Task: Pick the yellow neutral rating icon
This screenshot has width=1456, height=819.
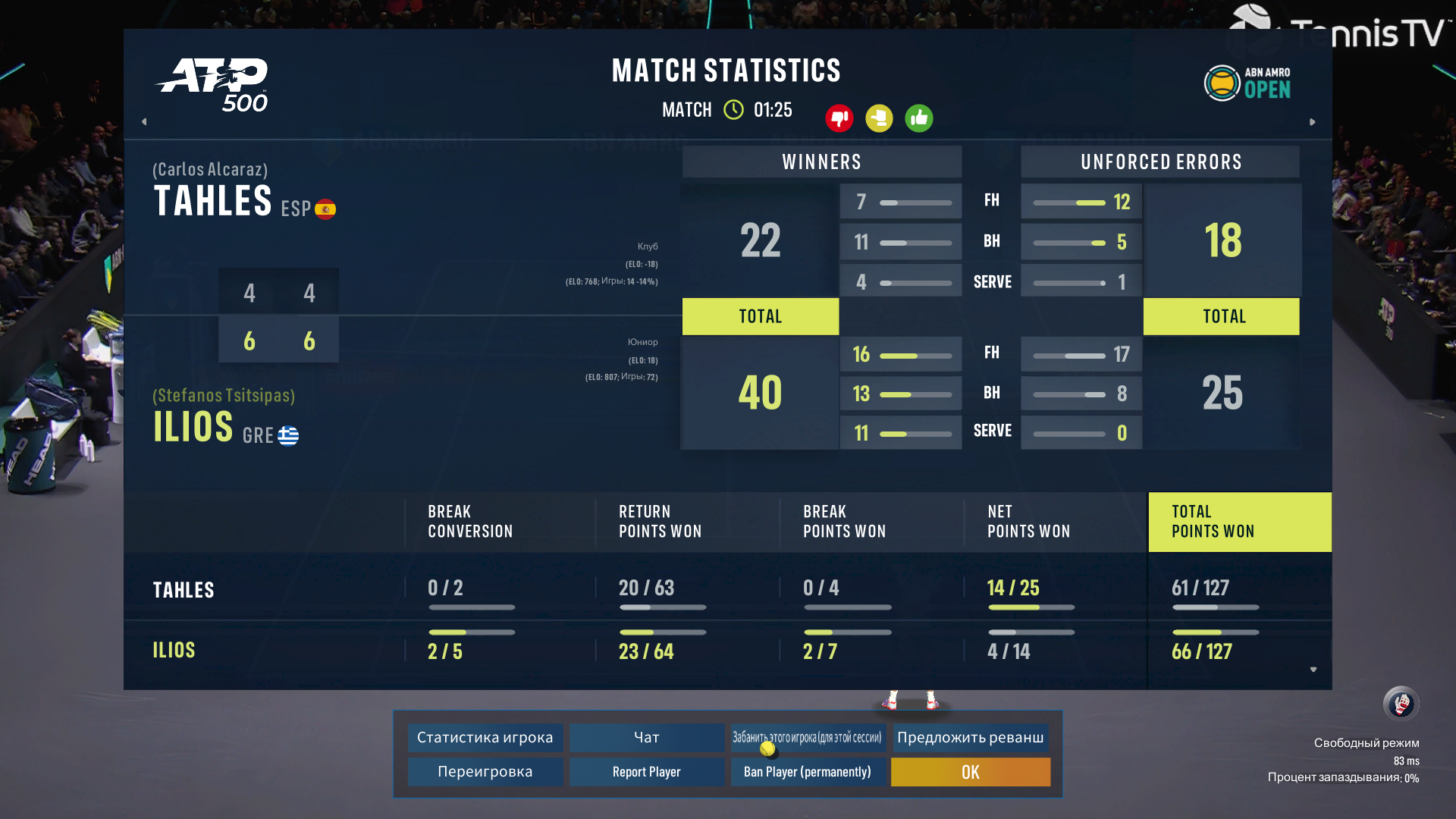Action: [x=879, y=118]
